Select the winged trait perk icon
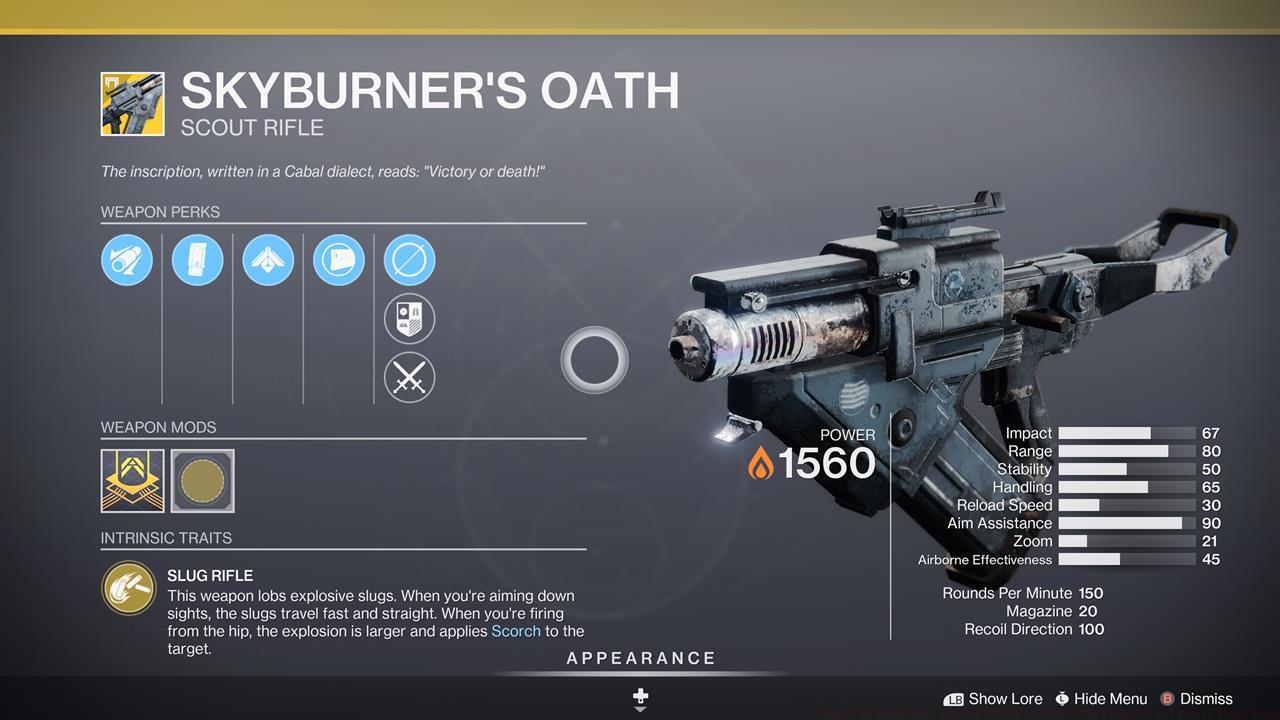 [268, 259]
